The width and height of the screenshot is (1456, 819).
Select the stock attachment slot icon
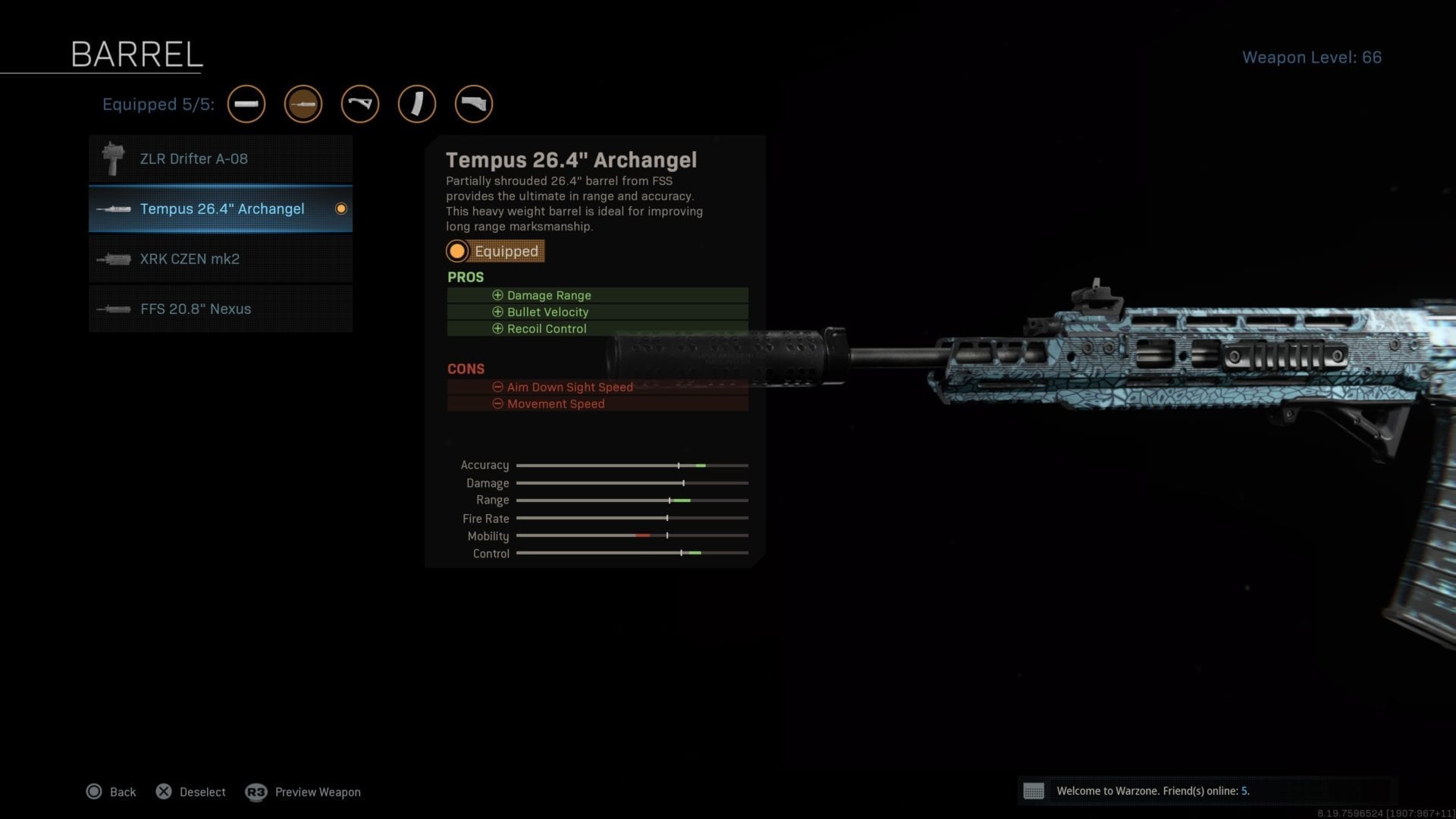(474, 104)
